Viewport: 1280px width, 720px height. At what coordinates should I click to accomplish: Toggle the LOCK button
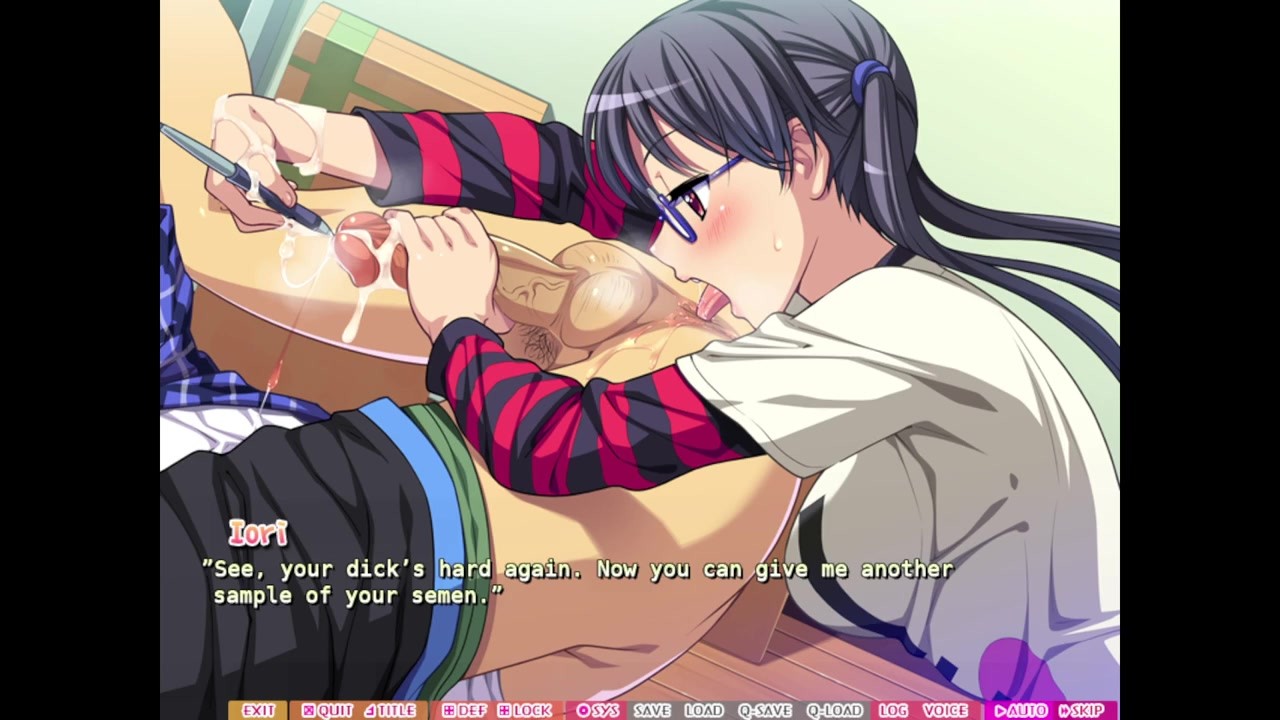[x=525, y=710]
